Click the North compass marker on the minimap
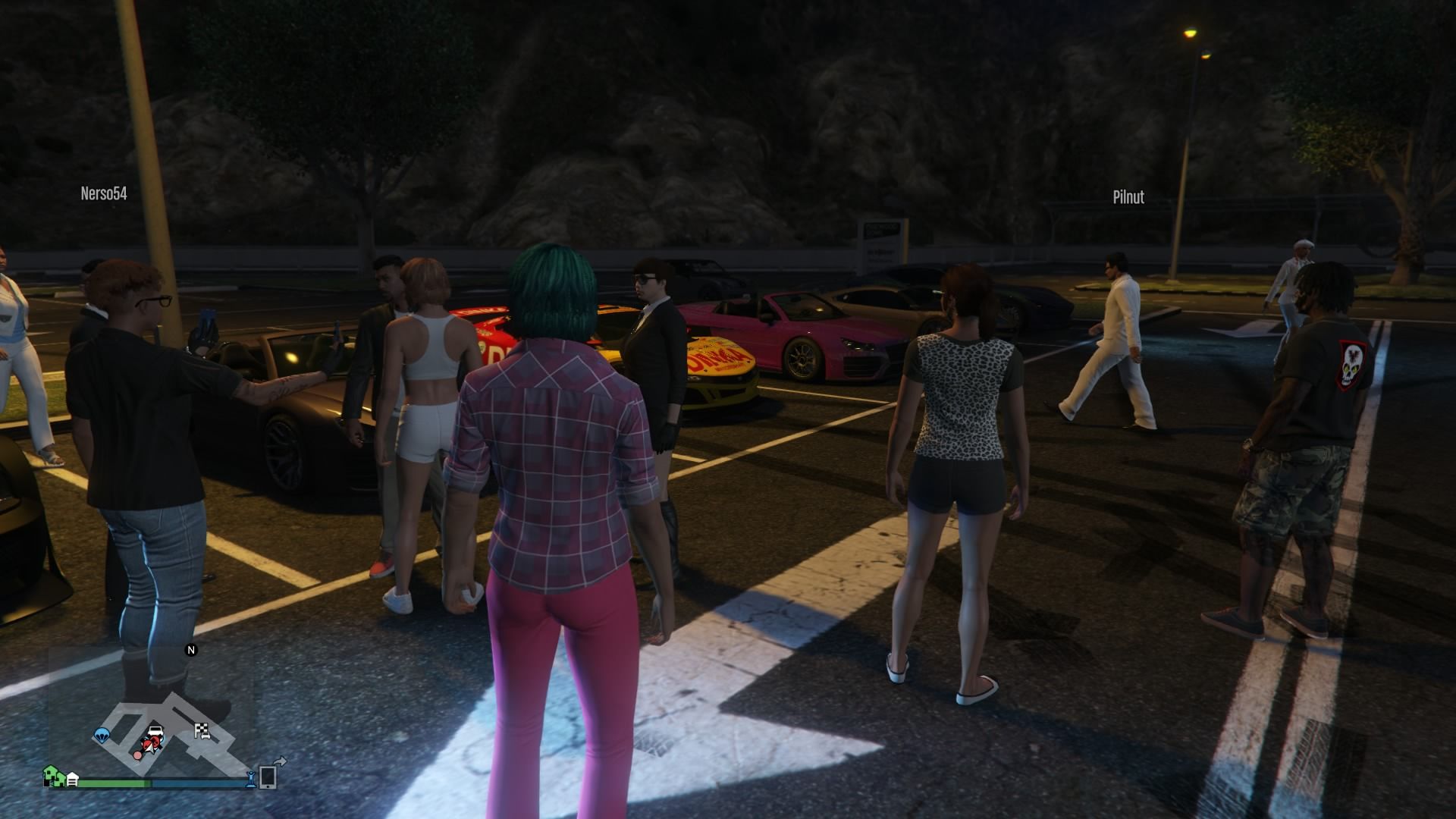Image resolution: width=1456 pixels, height=819 pixels. (191, 650)
